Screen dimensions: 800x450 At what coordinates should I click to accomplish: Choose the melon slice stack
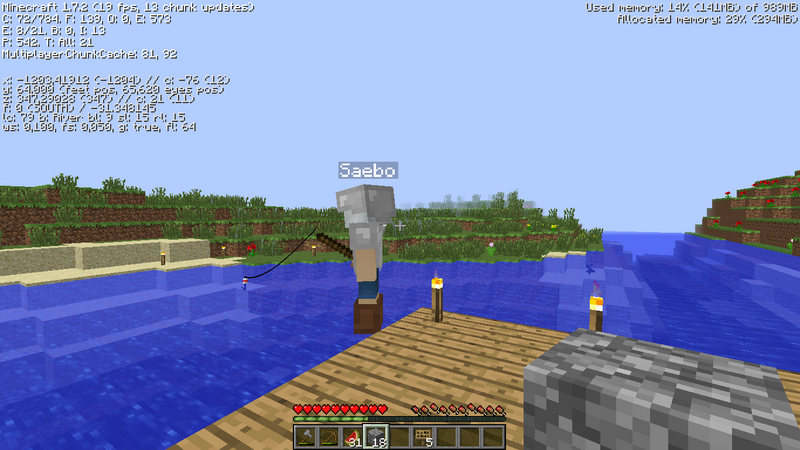click(x=352, y=437)
